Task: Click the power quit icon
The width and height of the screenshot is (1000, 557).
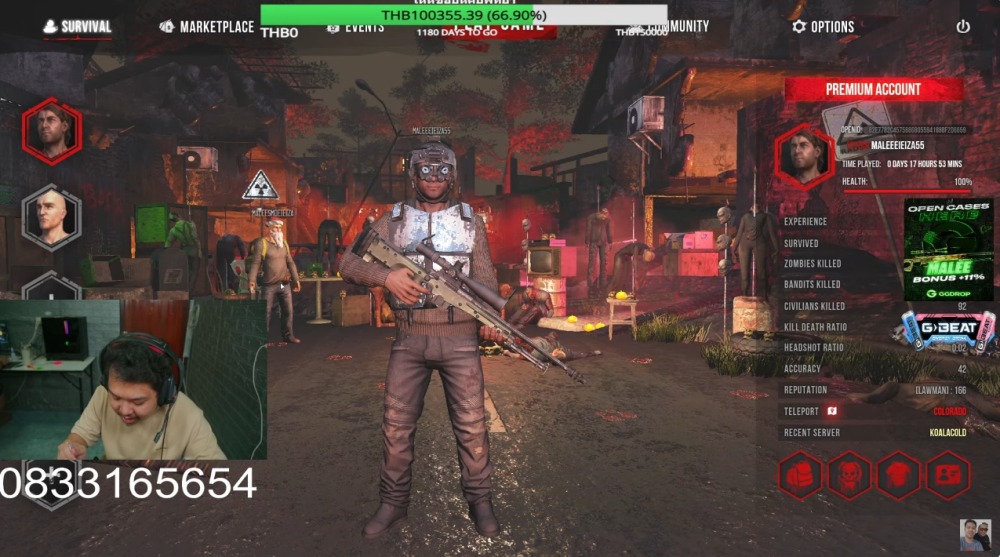Action: [963, 27]
